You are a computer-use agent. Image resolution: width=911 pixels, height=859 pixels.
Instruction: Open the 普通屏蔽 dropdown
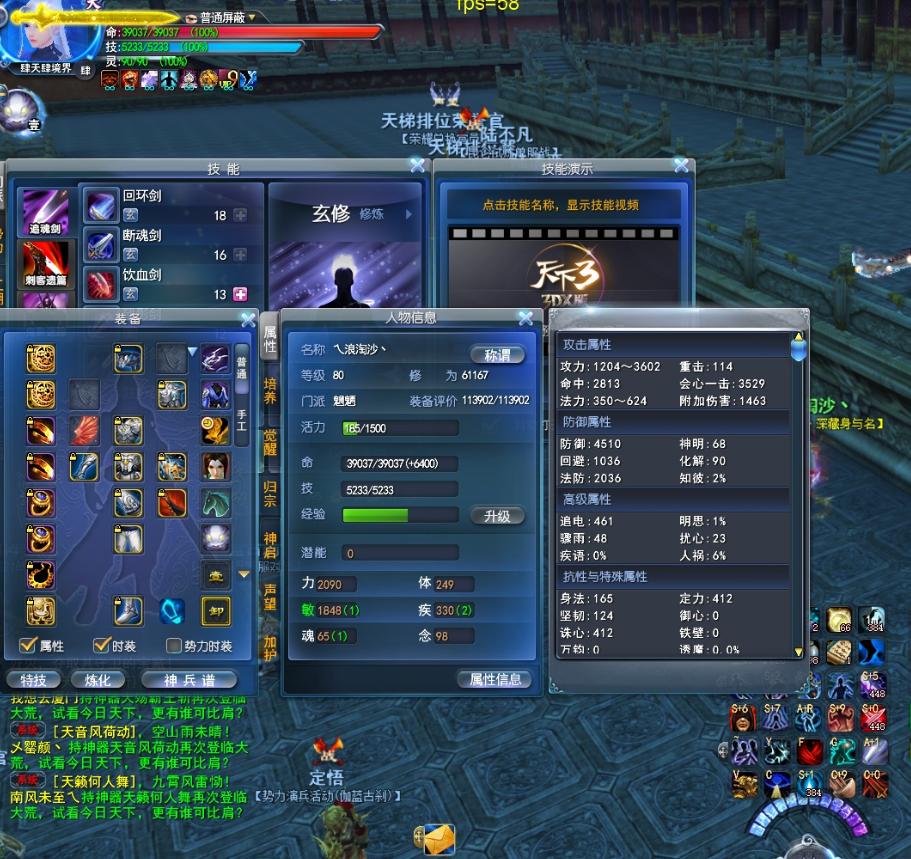tap(252, 17)
